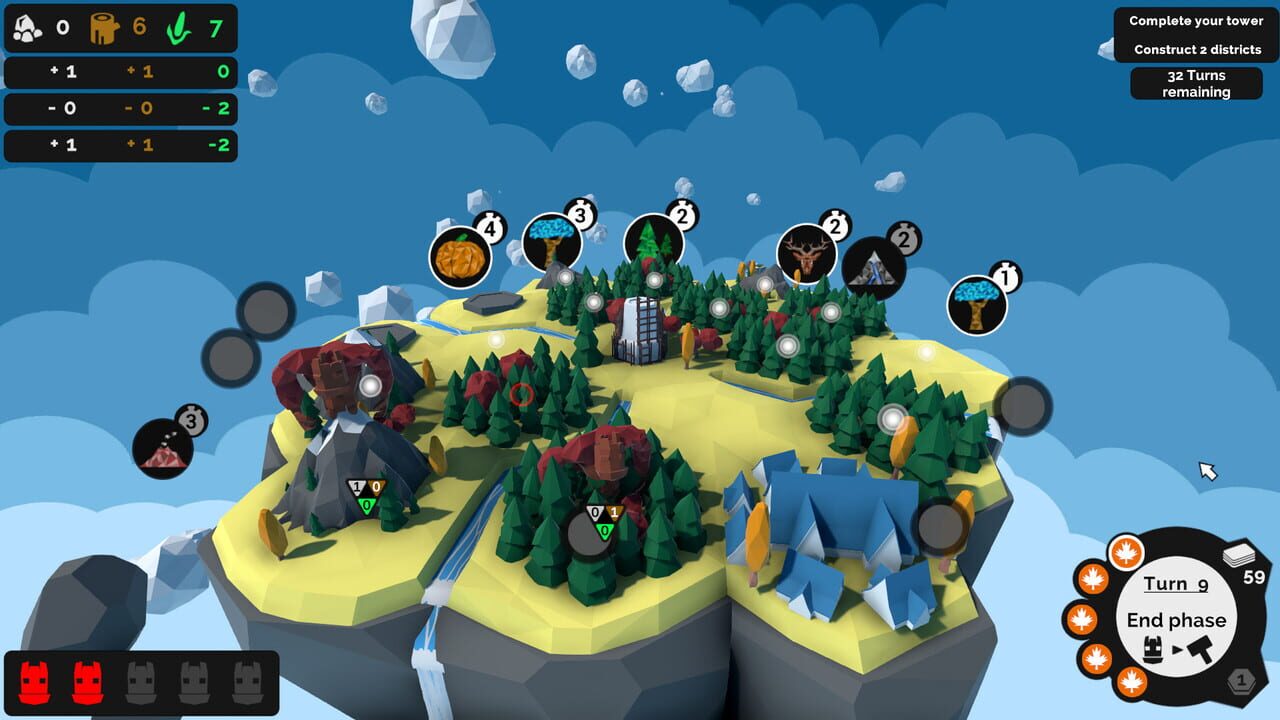Toggle the first red robot
Image resolution: width=1280 pixels, height=720 pixels.
tap(35, 680)
